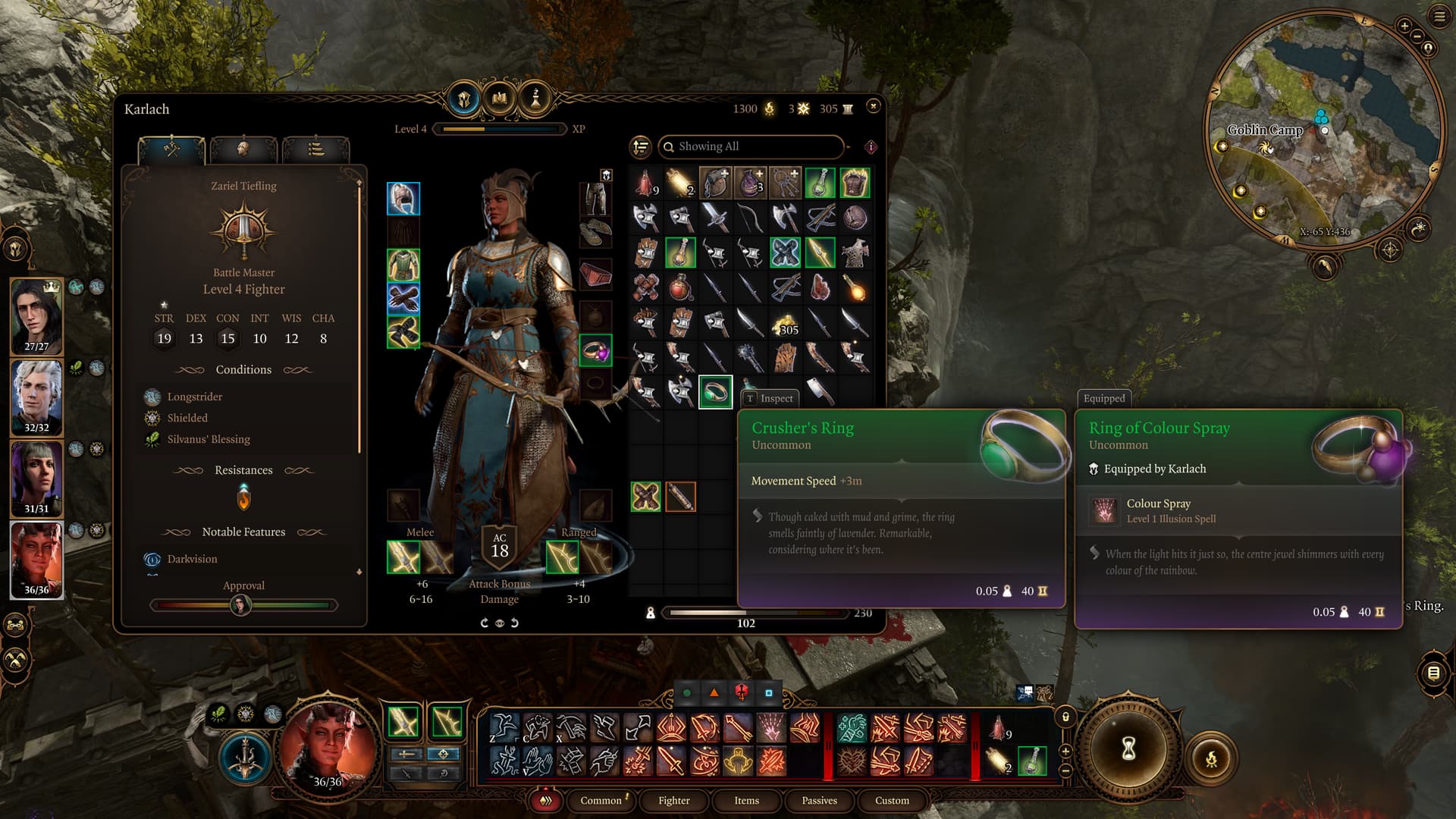This screenshot has height=819, width=1456.
Task: Select the melee main-hand weapon slot
Action: (403, 557)
